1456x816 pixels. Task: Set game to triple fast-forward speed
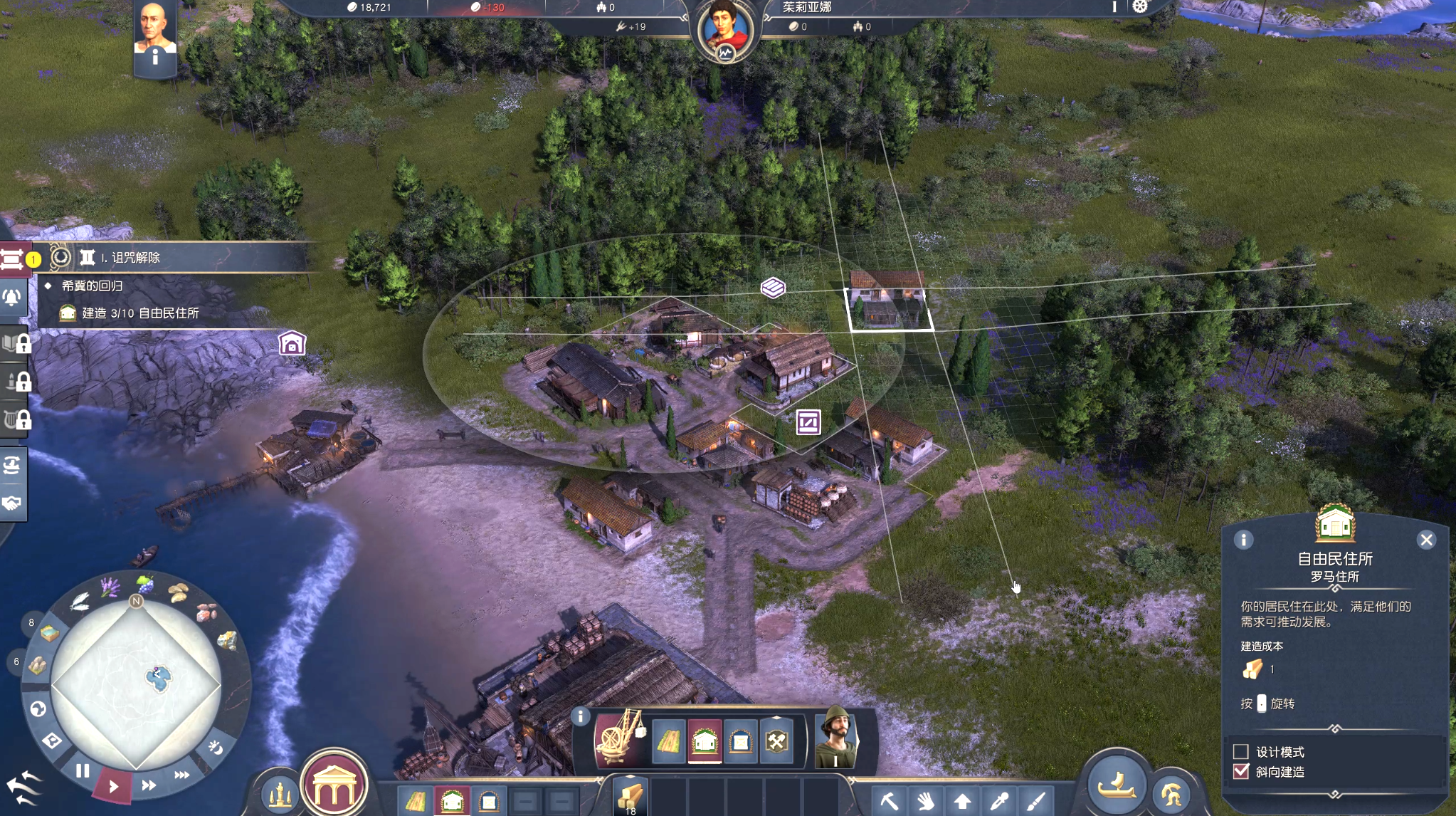tap(181, 774)
